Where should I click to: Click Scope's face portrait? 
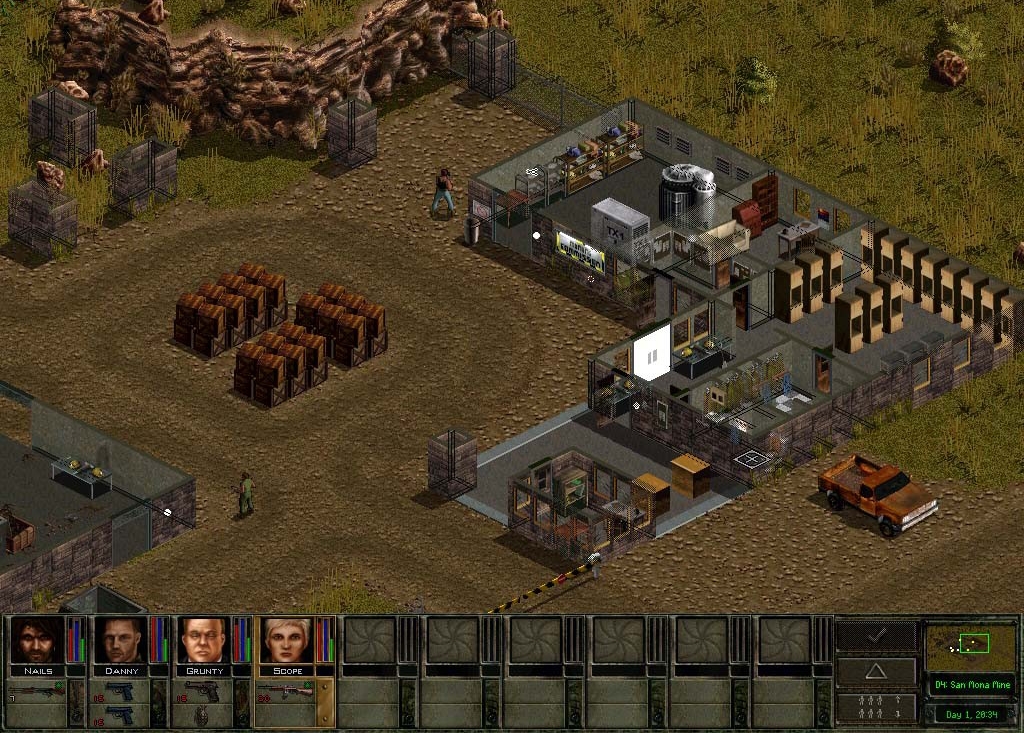[288, 640]
